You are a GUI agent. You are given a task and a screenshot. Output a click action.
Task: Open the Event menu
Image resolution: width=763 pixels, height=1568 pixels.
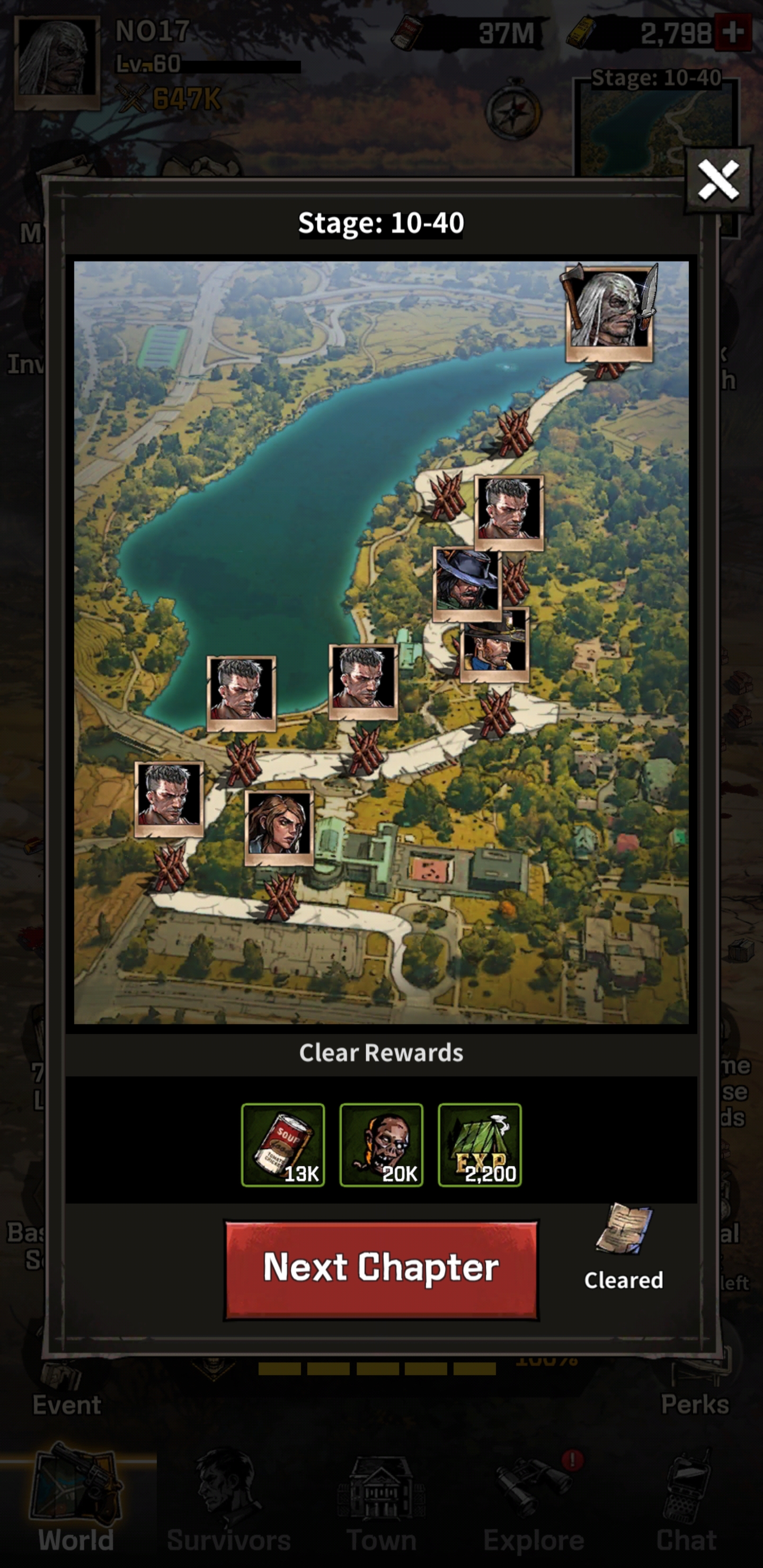click(x=66, y=1394)
